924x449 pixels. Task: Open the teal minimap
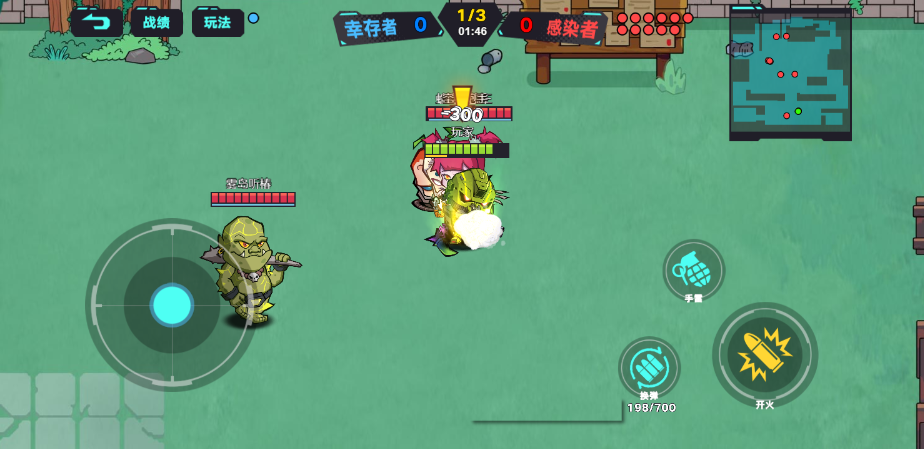pyautogui.click(x=790, y=73)
